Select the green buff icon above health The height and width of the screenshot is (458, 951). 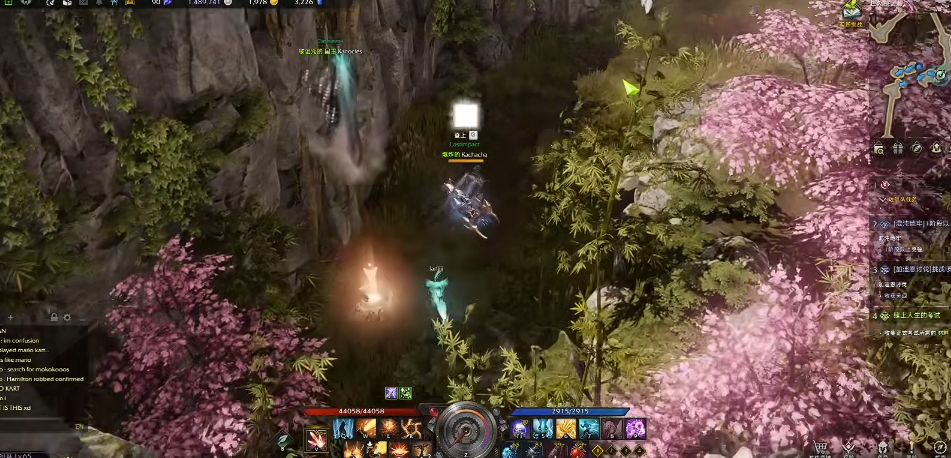click(x=407, y=394)
